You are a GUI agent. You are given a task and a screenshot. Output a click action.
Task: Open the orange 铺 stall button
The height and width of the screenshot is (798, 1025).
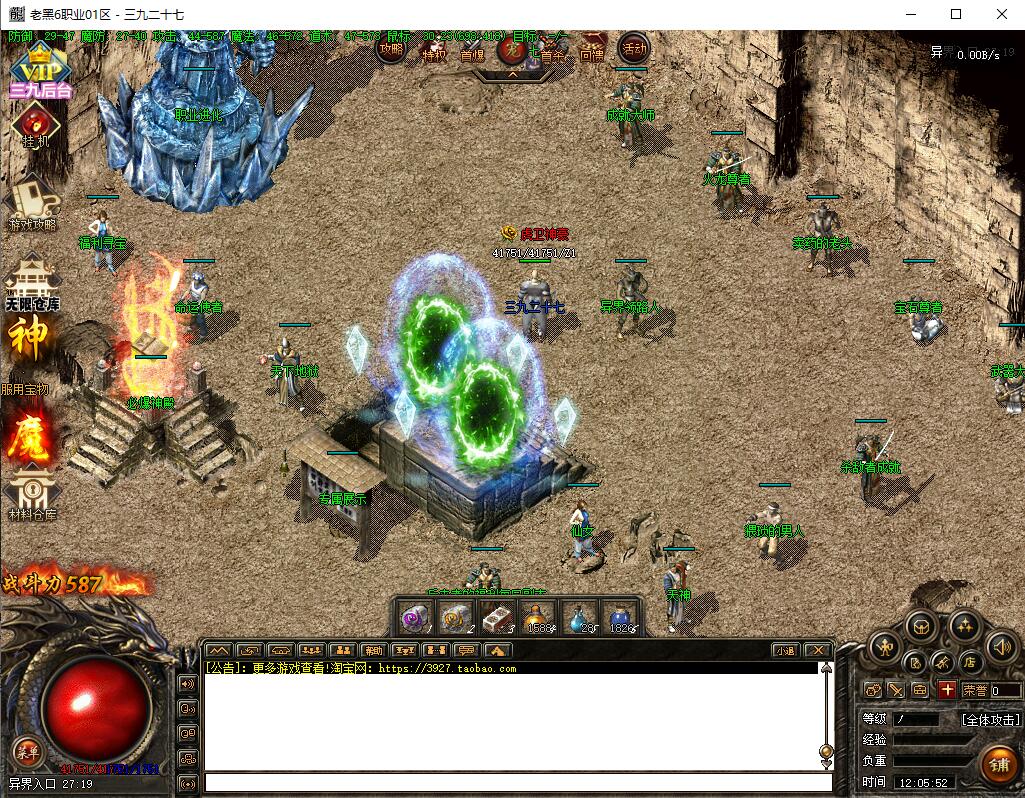coord(998,765)
